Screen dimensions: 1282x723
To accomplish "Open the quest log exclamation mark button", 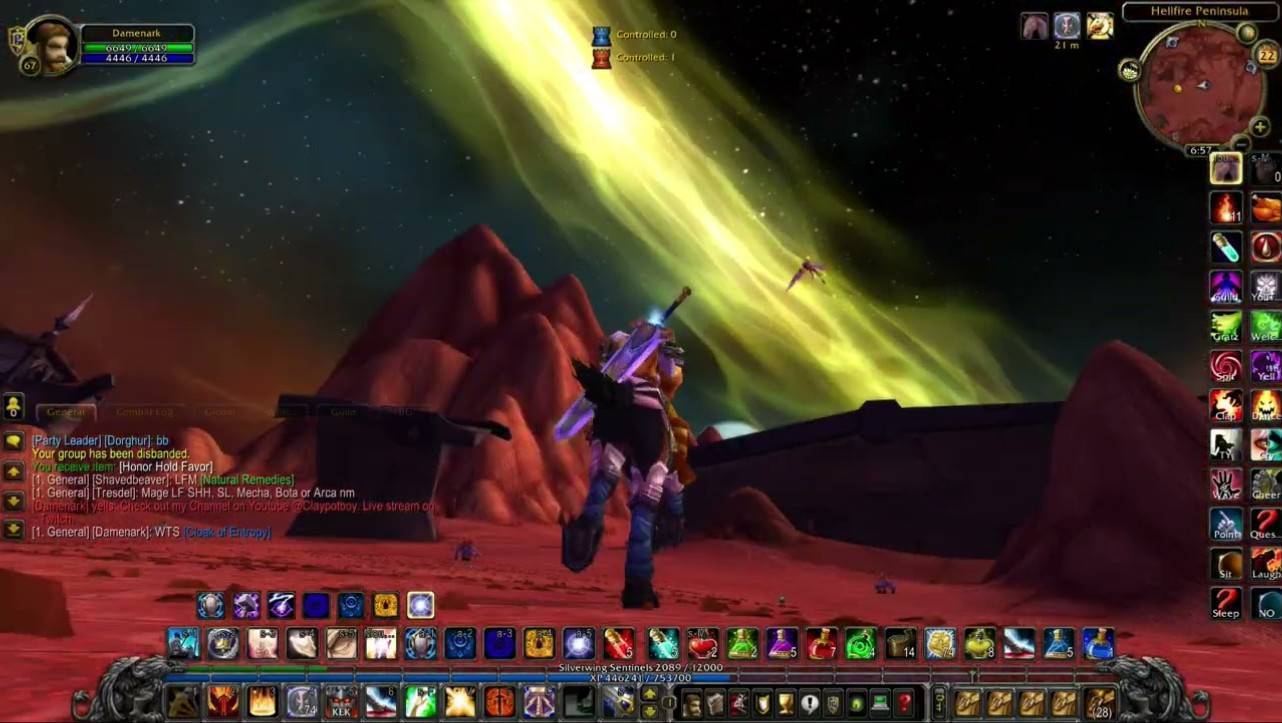I will pos(809,703).
